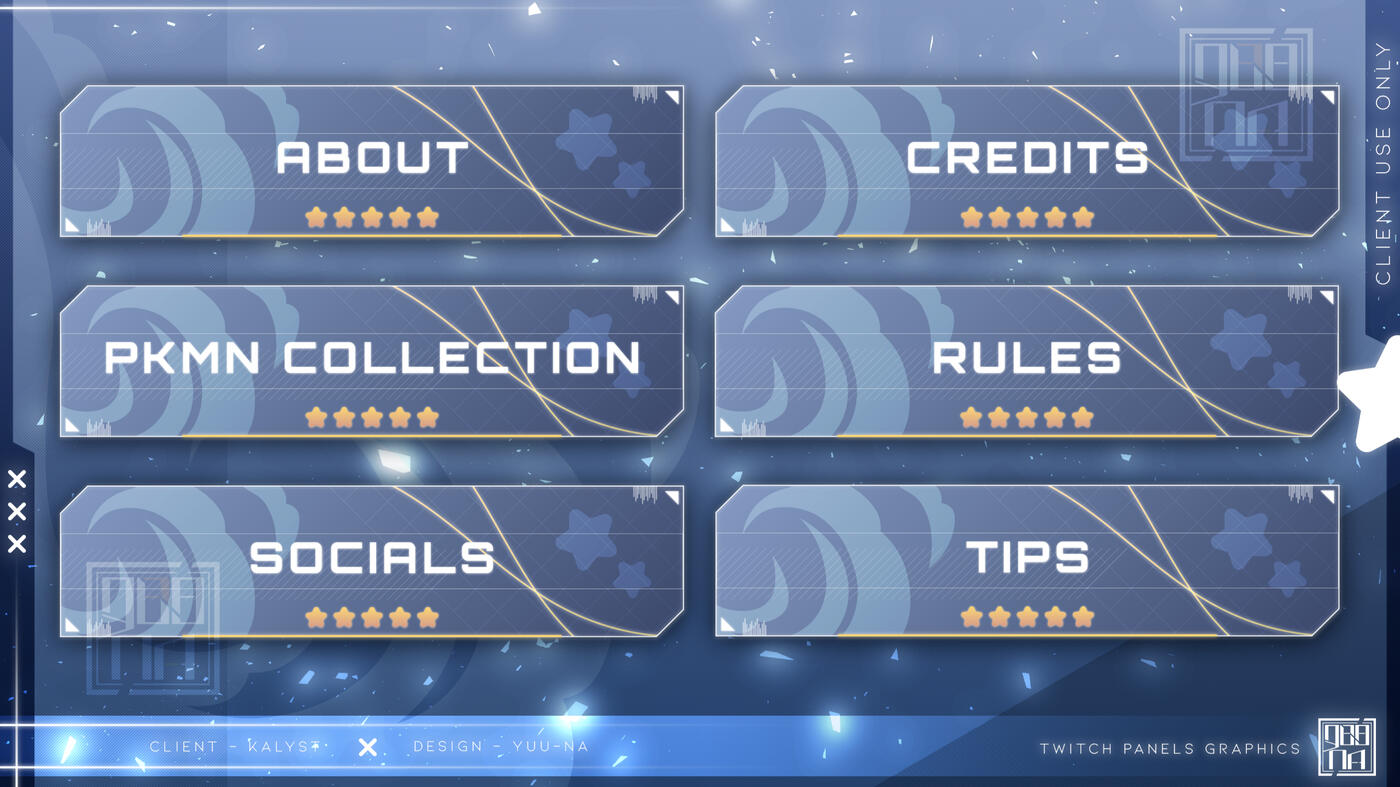Click the PKMN Collection panel
Screen dimensions: 1400x787
click(371, 361)
